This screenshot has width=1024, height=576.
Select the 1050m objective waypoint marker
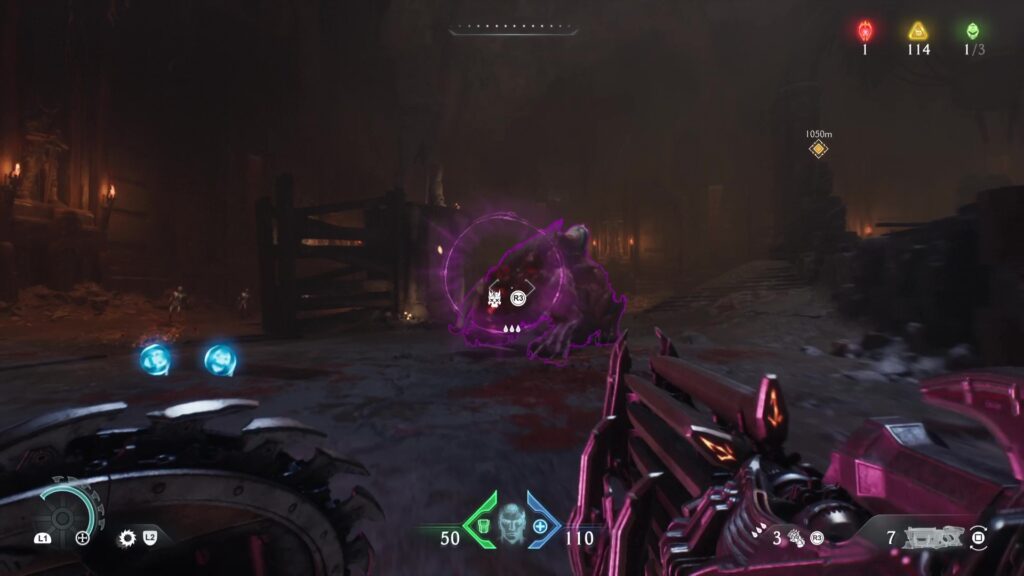818,149
